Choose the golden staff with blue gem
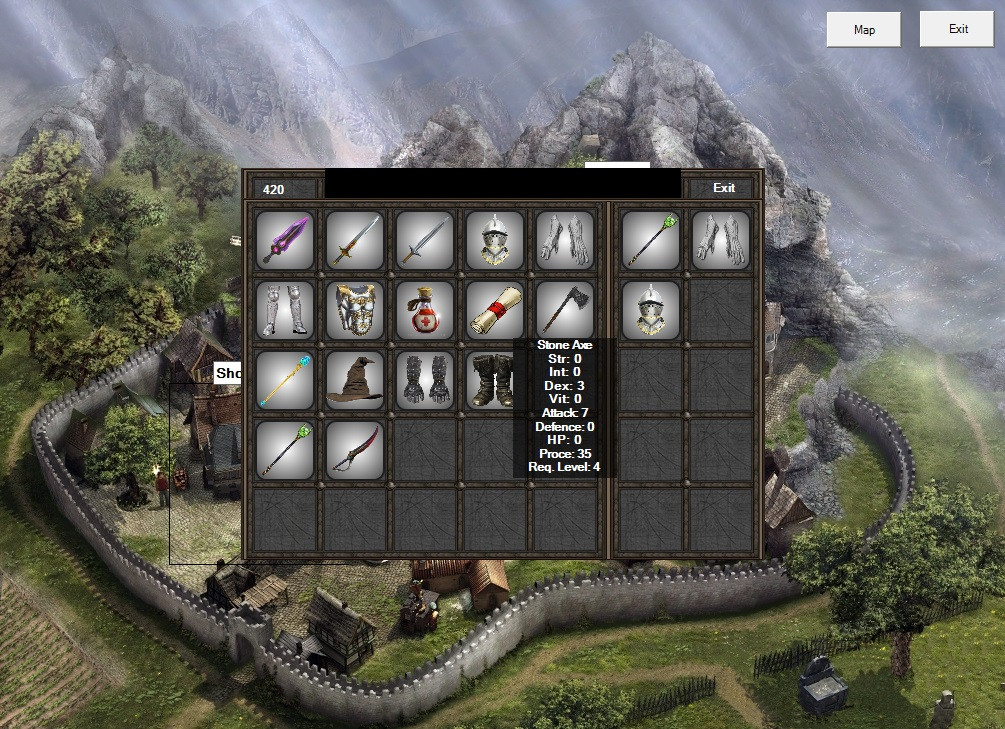Viewport: 1005px width, 729px height. [285, 380]
